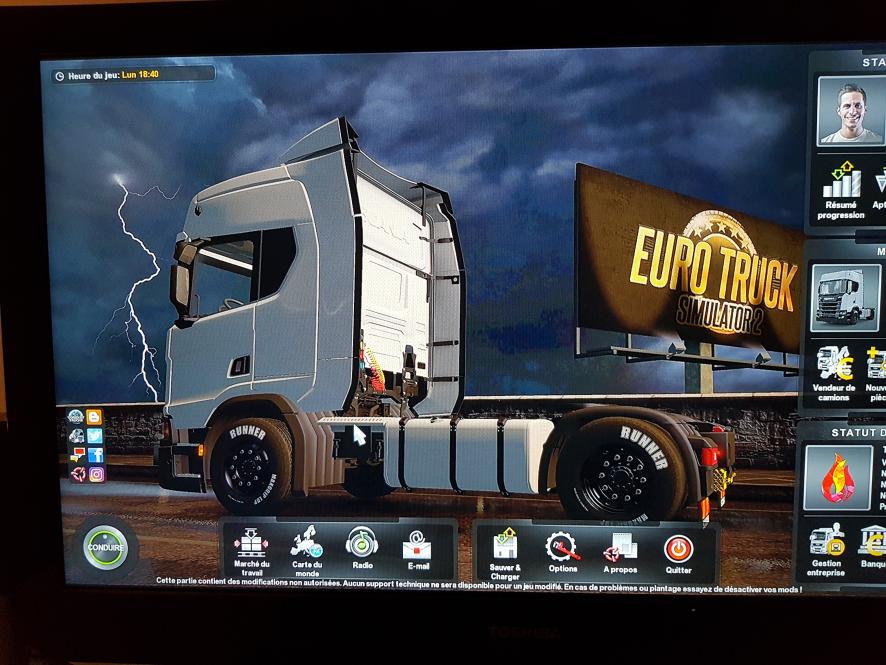Open the orange Blogger icon link
Image resolution: width=886 pixels, height=665 pixels.
[94, 417]
